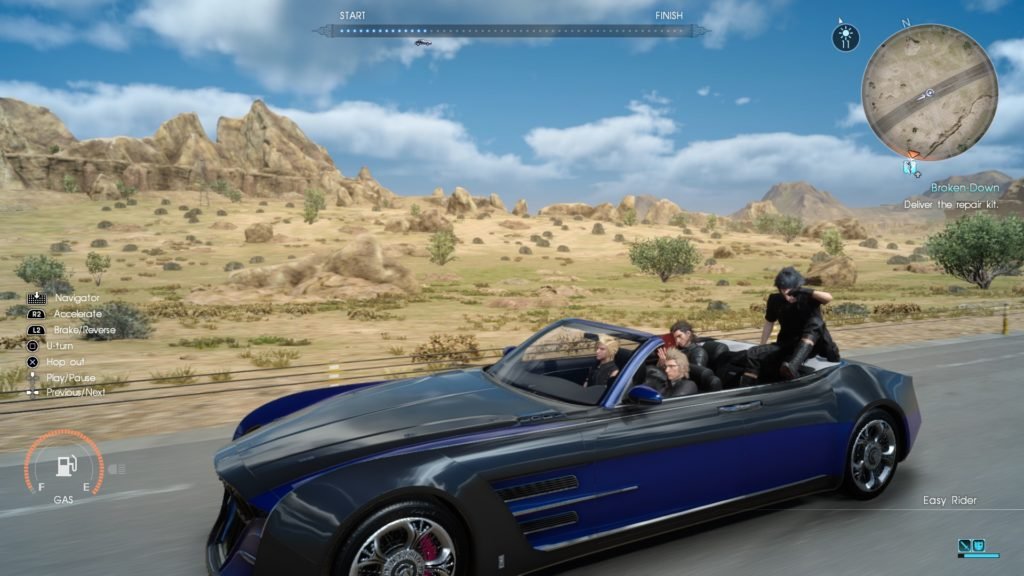Select the Easy Rider track title
The width and height of the screenshot is (1024, 576).
point(949,500)
